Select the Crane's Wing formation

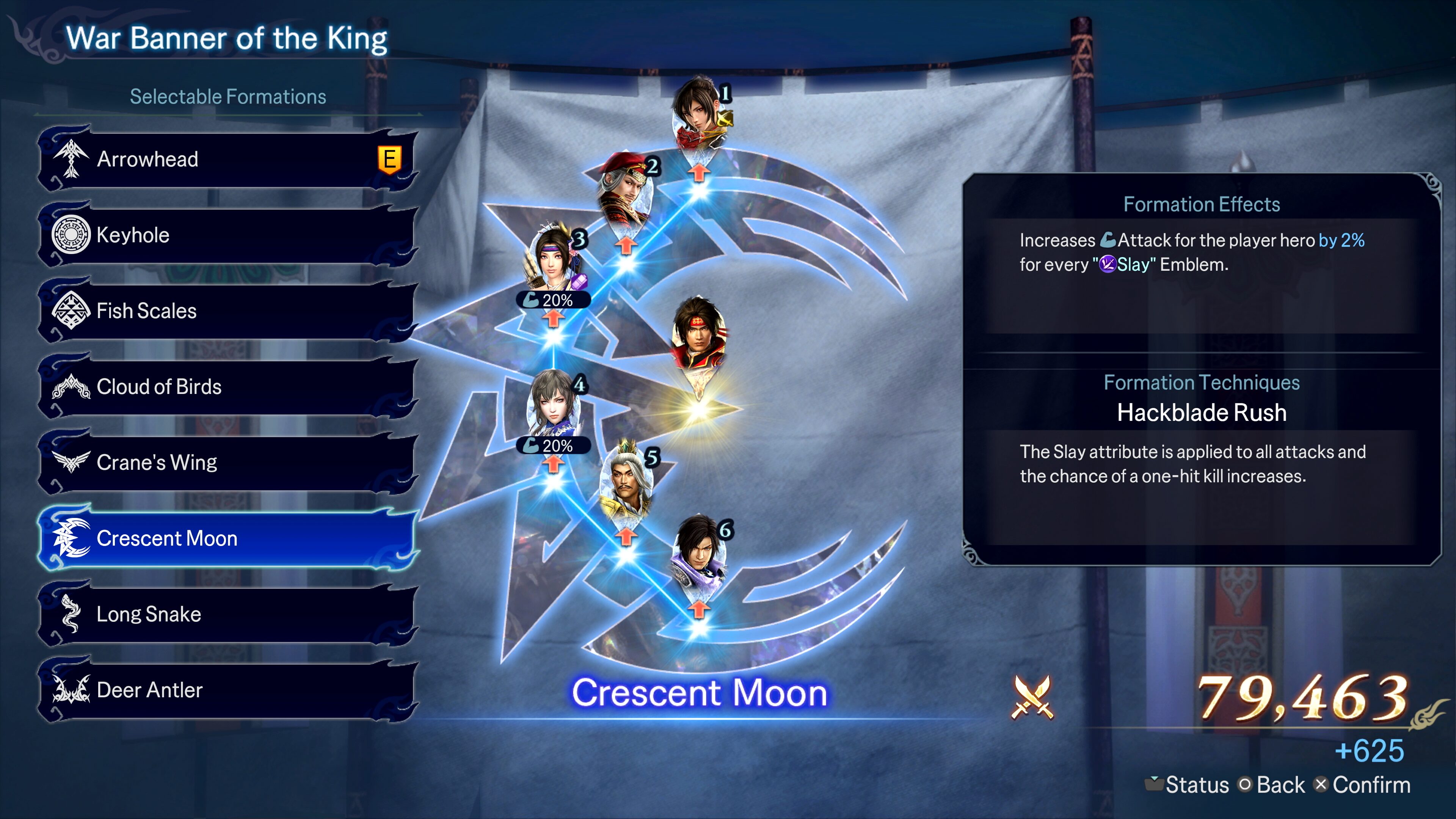click(226, 462)
